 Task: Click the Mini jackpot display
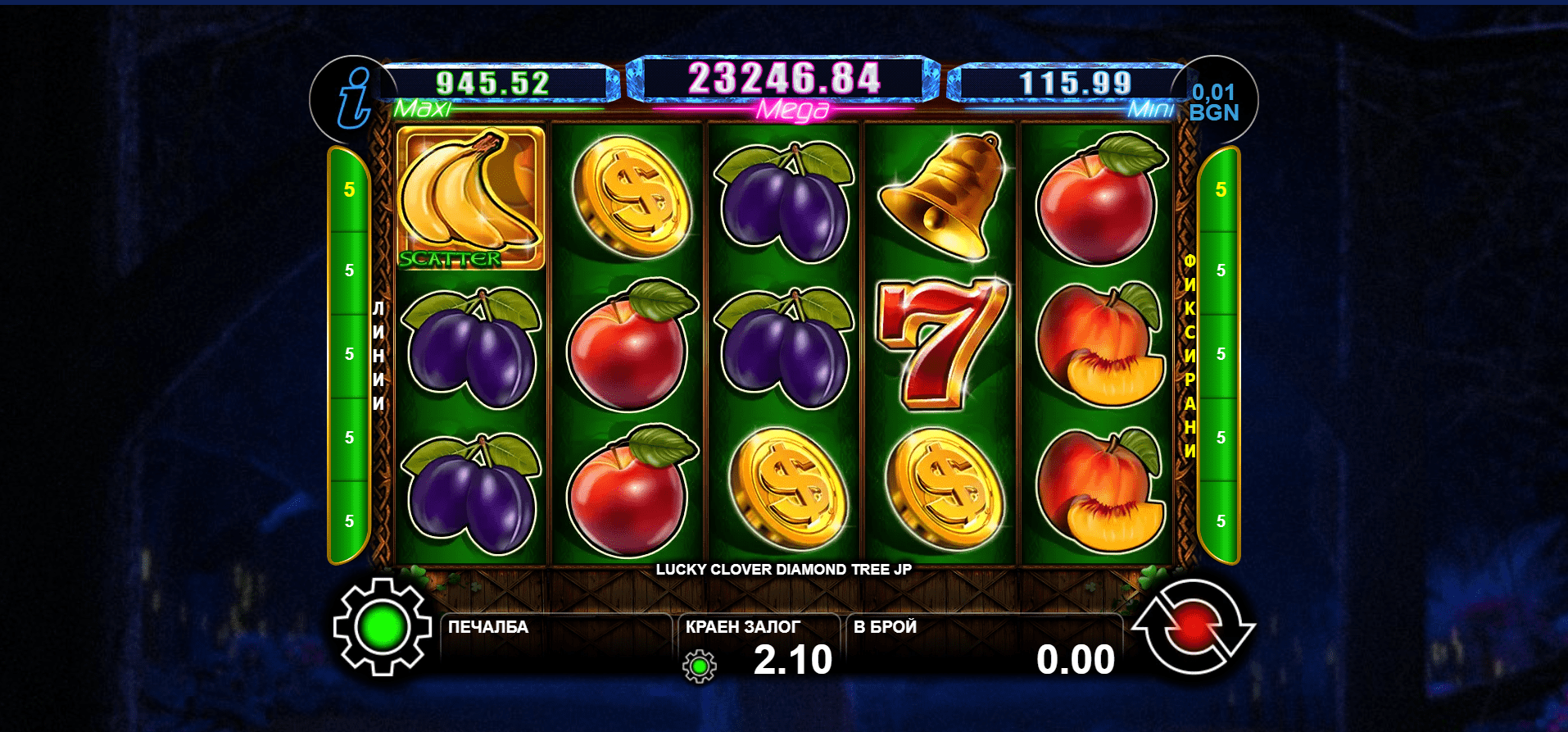tap(1075, 83)
